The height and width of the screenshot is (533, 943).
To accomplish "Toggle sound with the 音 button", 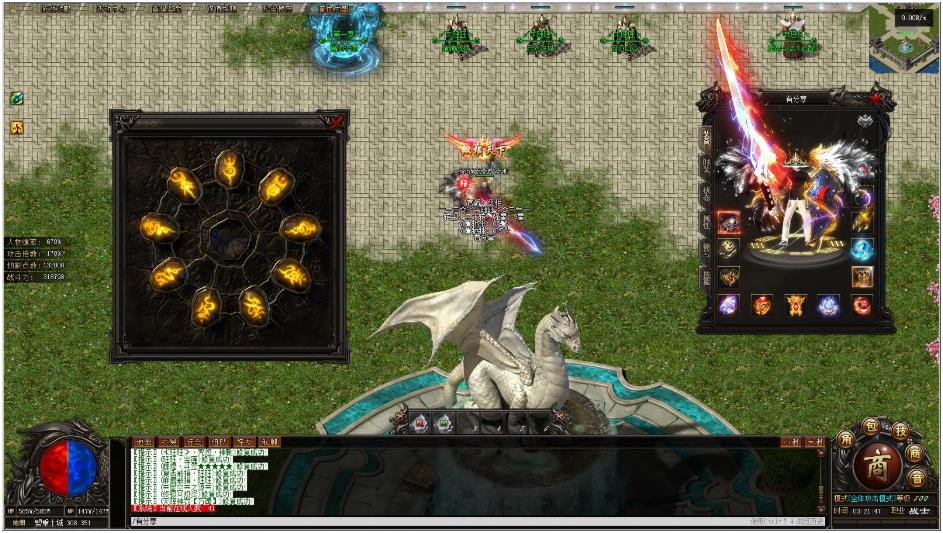I will [917, 477].
